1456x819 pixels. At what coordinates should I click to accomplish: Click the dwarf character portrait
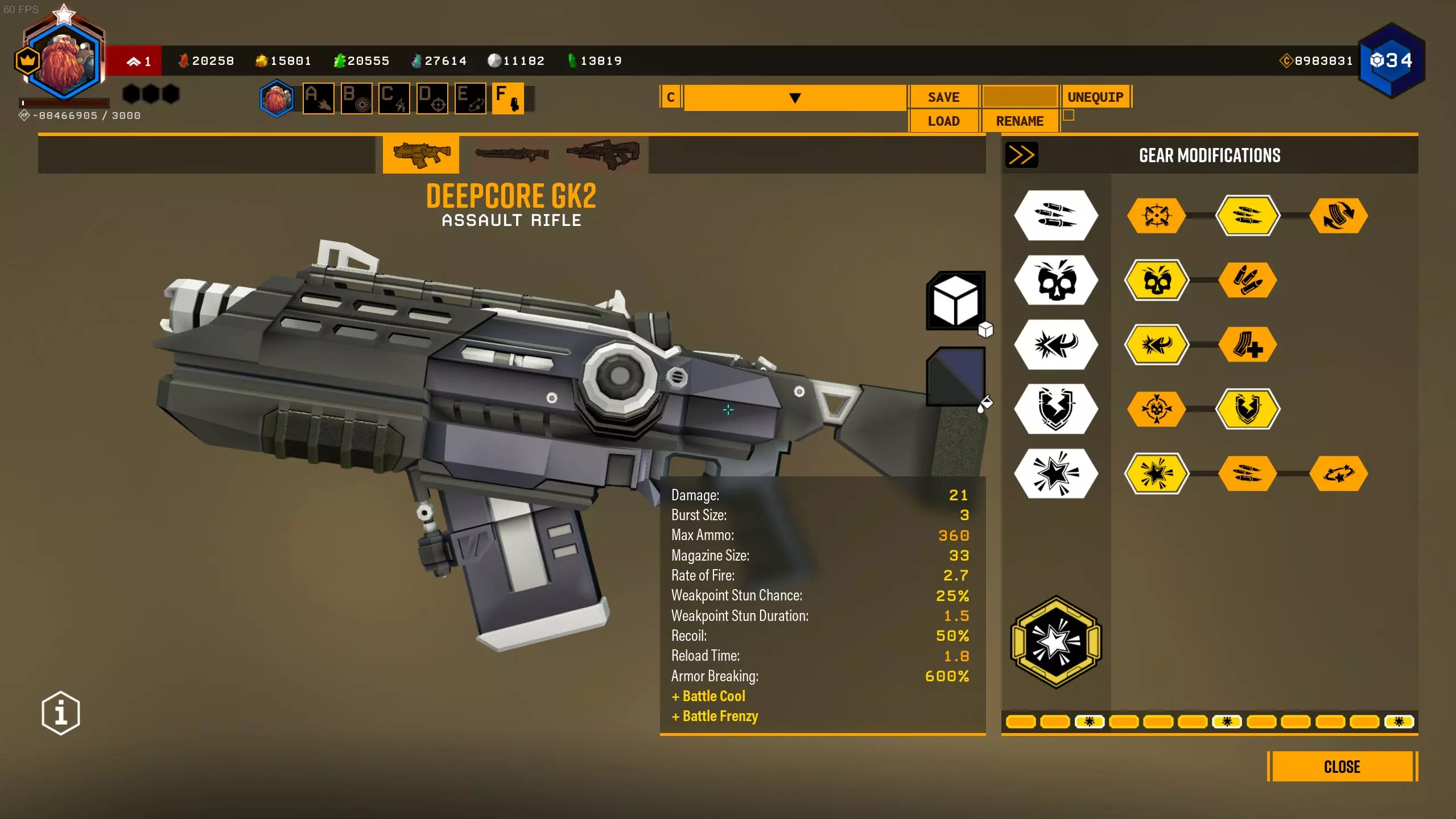[64, 60]
